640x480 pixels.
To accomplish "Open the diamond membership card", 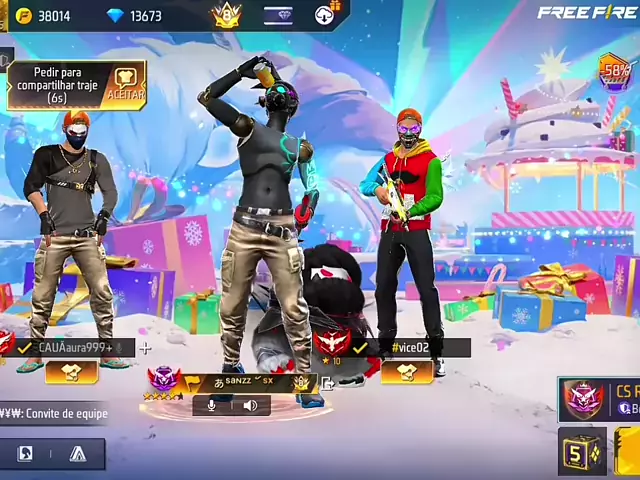I will coord(279,15).
